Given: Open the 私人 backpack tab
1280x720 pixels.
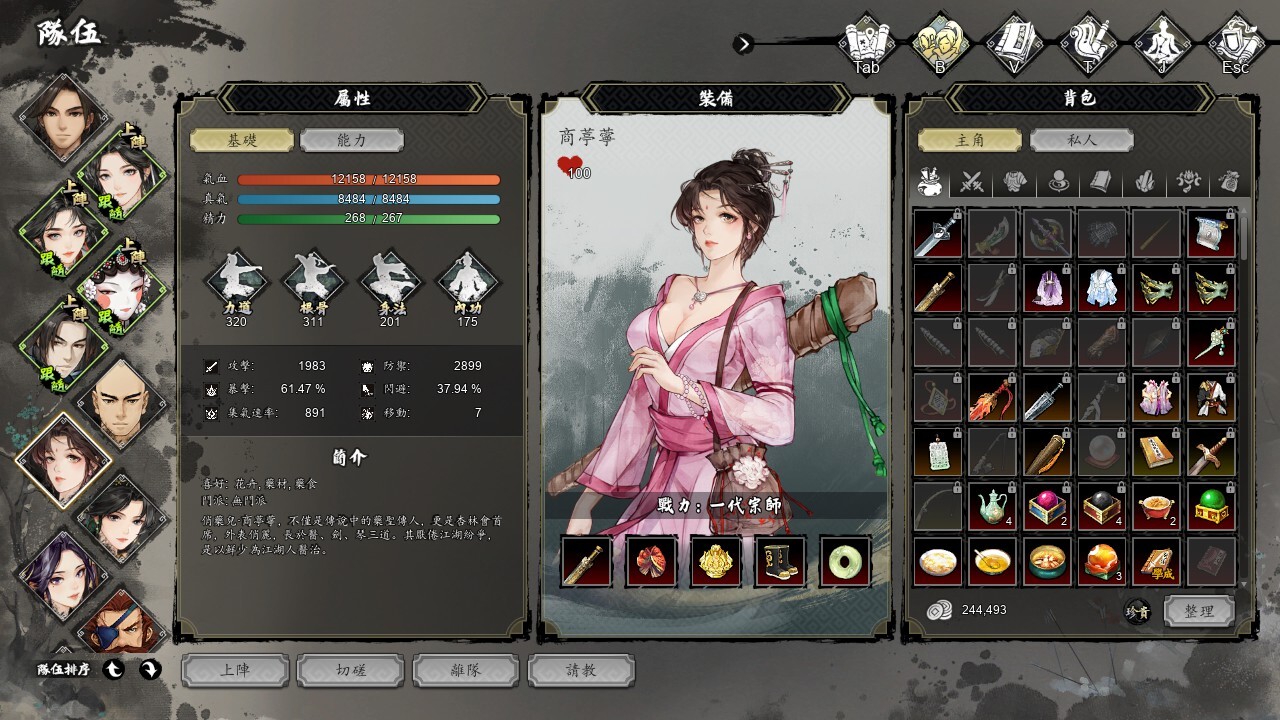Looking at the screenshot, I should point(1081,140).
